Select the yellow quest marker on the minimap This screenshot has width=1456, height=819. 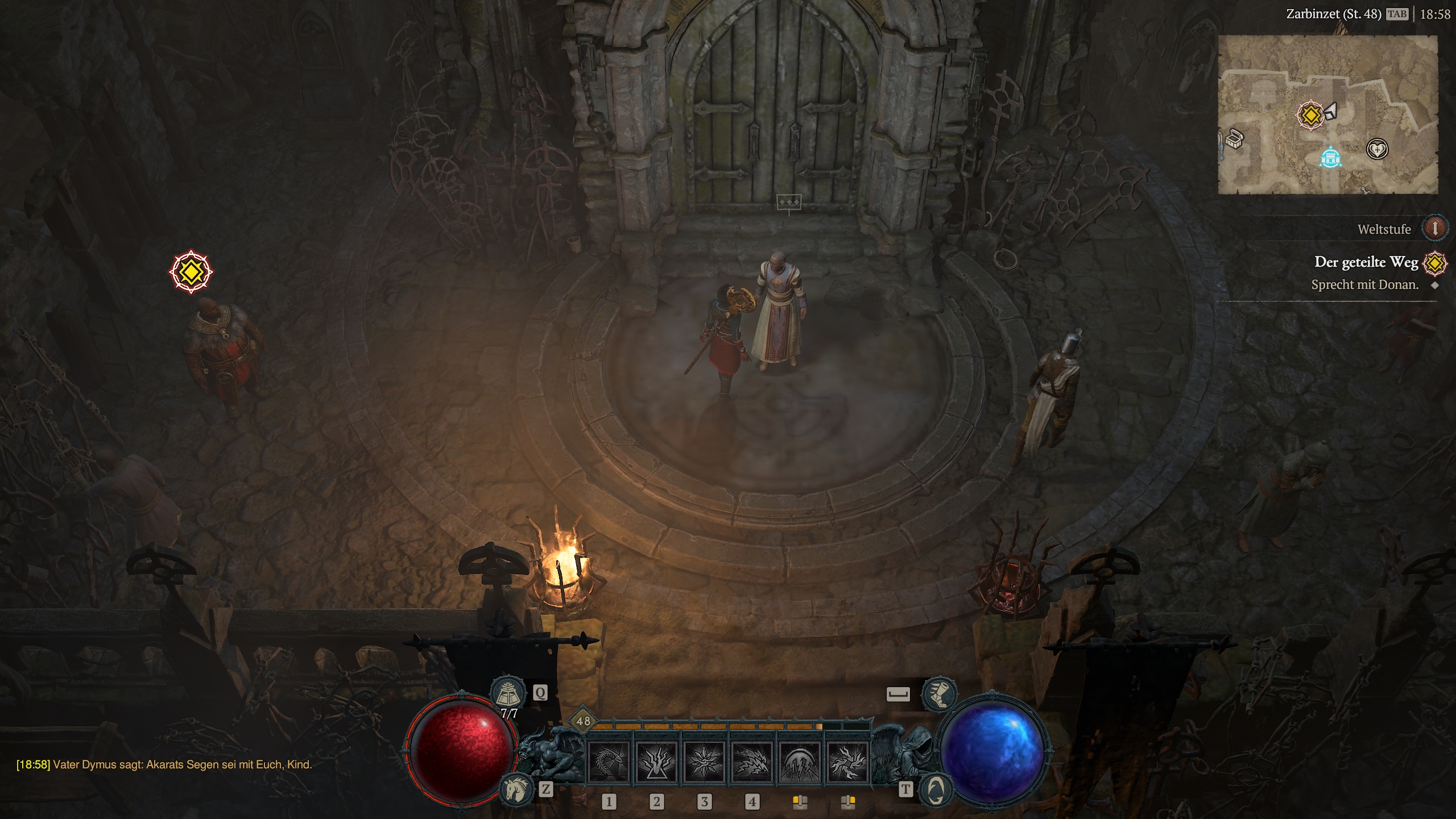coord(1311,114)
